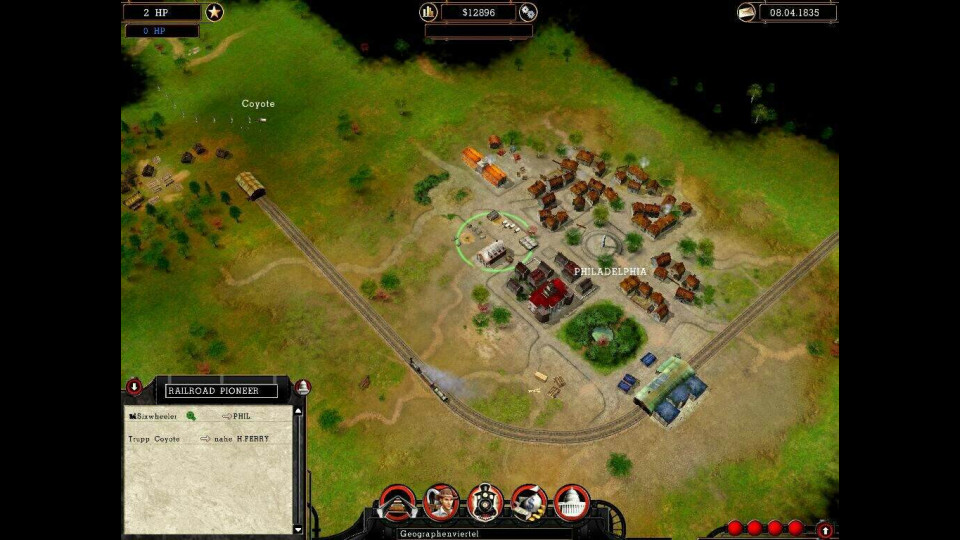
Task: Click the bell icon on the list panel
Action: (x=302, y=387)
